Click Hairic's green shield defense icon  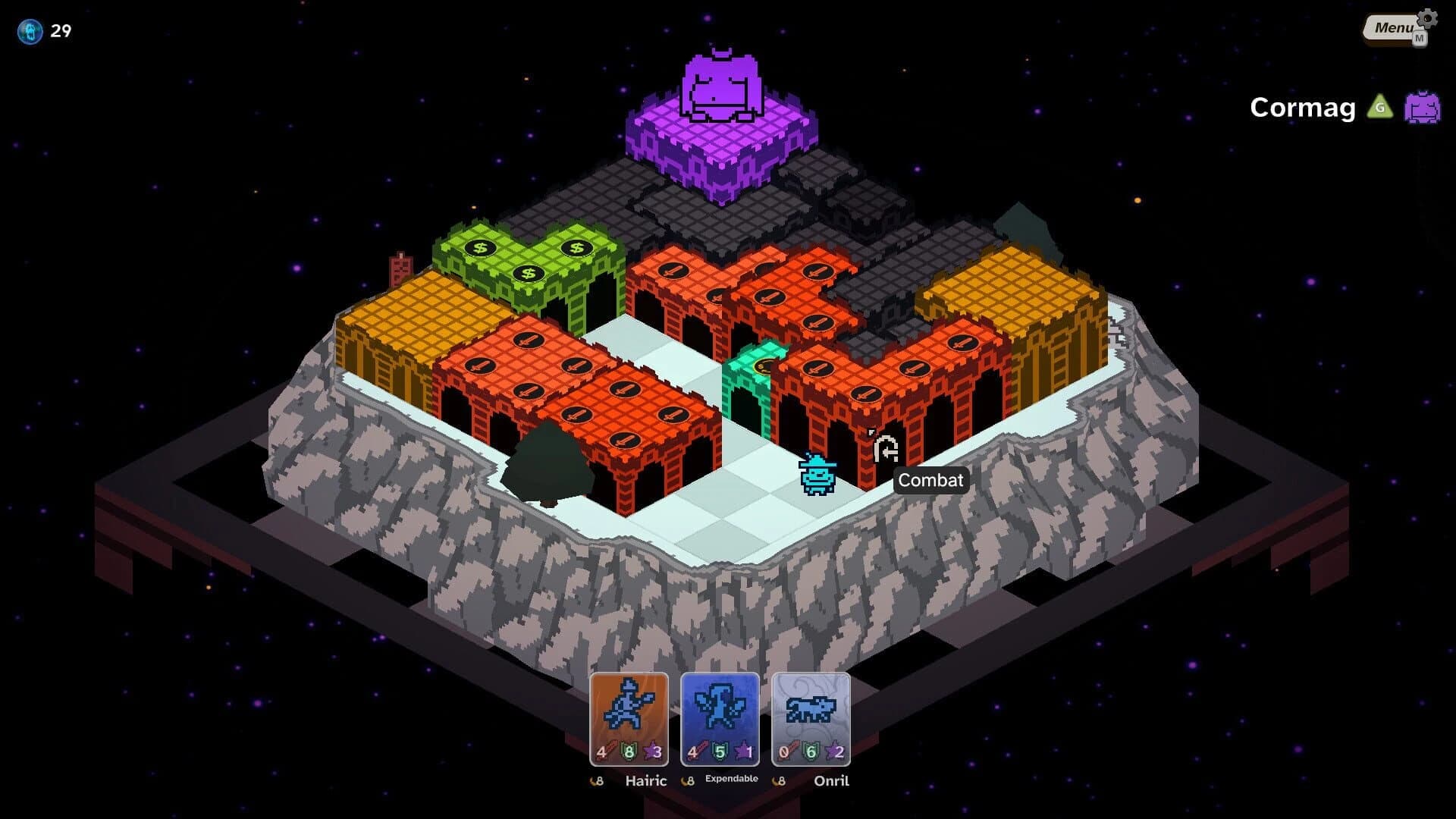tap(627, 752)
